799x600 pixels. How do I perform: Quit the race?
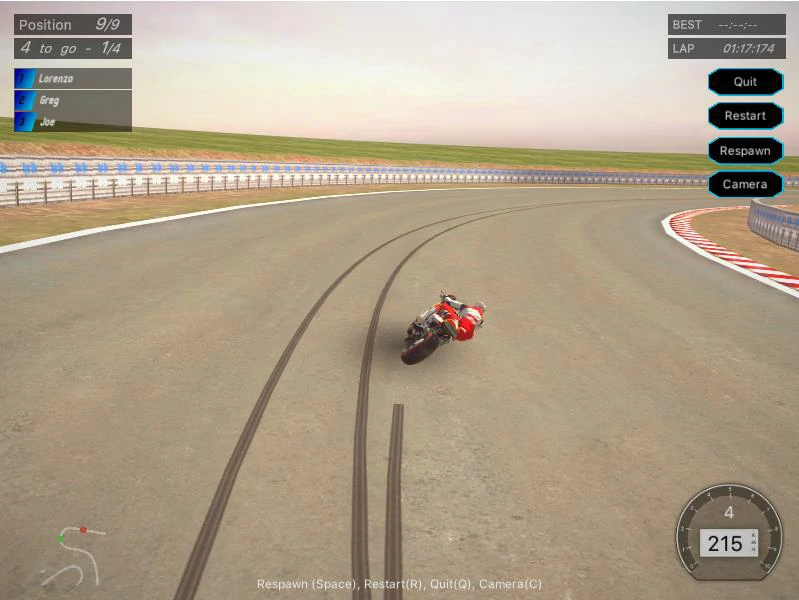[745, 82]
